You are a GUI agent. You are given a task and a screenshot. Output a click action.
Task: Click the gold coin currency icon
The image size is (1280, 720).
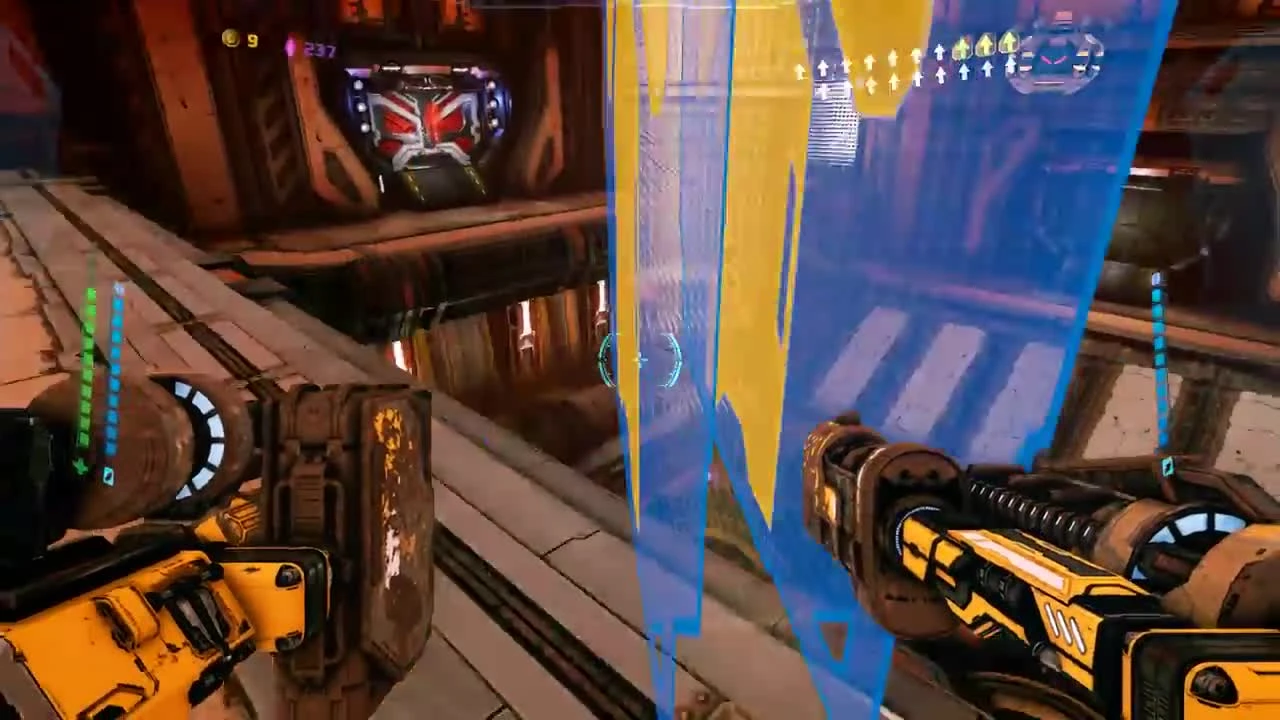(x=230, y=39)
